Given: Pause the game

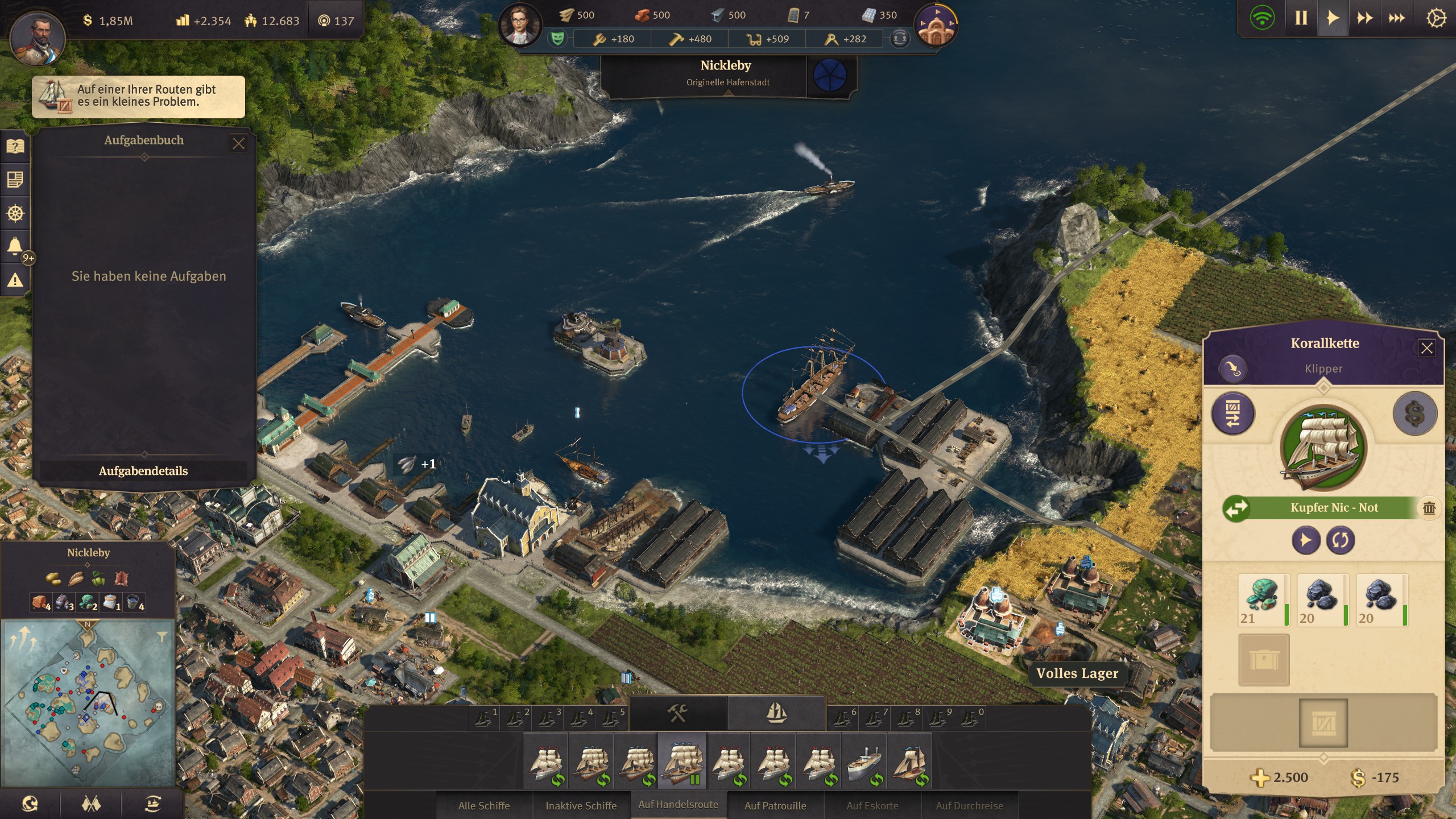Looking at the screenshot, I should coord(1301,18).
